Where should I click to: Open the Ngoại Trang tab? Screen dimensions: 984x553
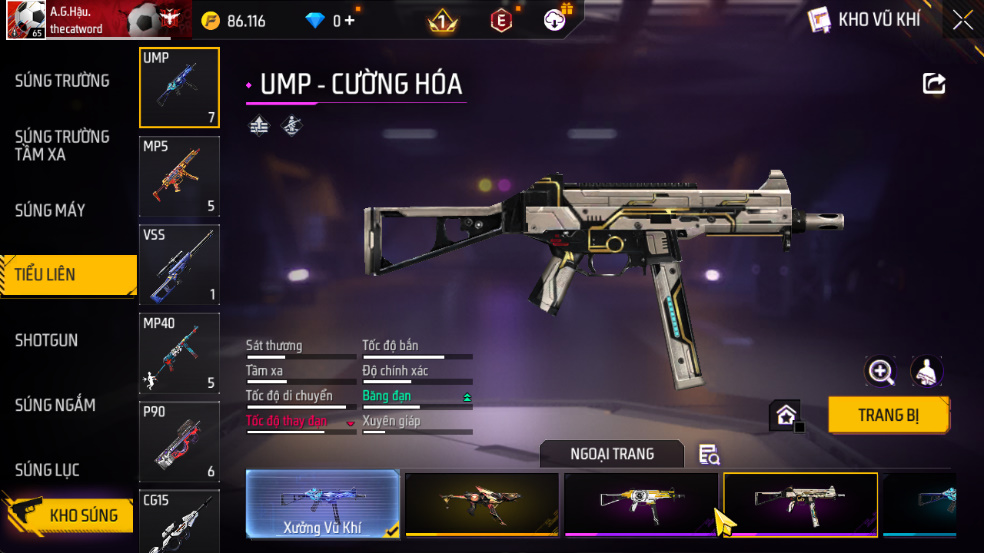tap(611, 454)
